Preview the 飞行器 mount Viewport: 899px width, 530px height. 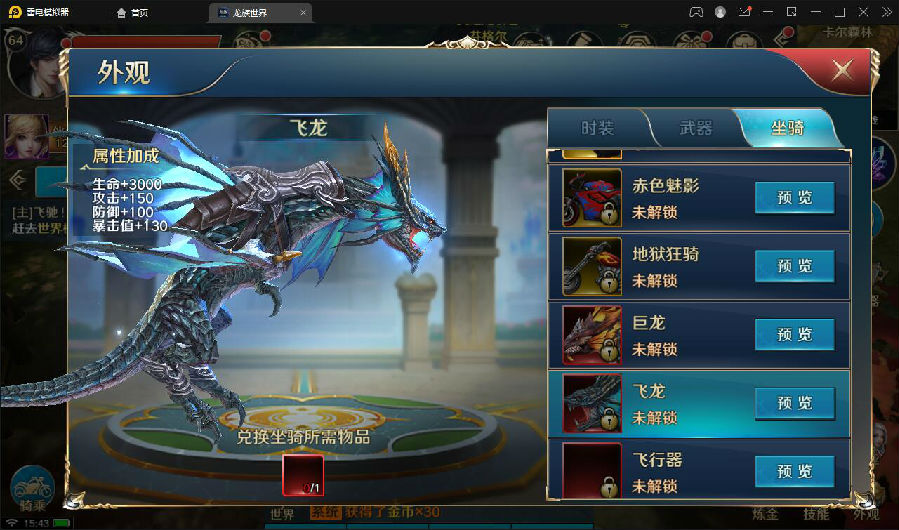pyautogui.click(x=794, y=472)
